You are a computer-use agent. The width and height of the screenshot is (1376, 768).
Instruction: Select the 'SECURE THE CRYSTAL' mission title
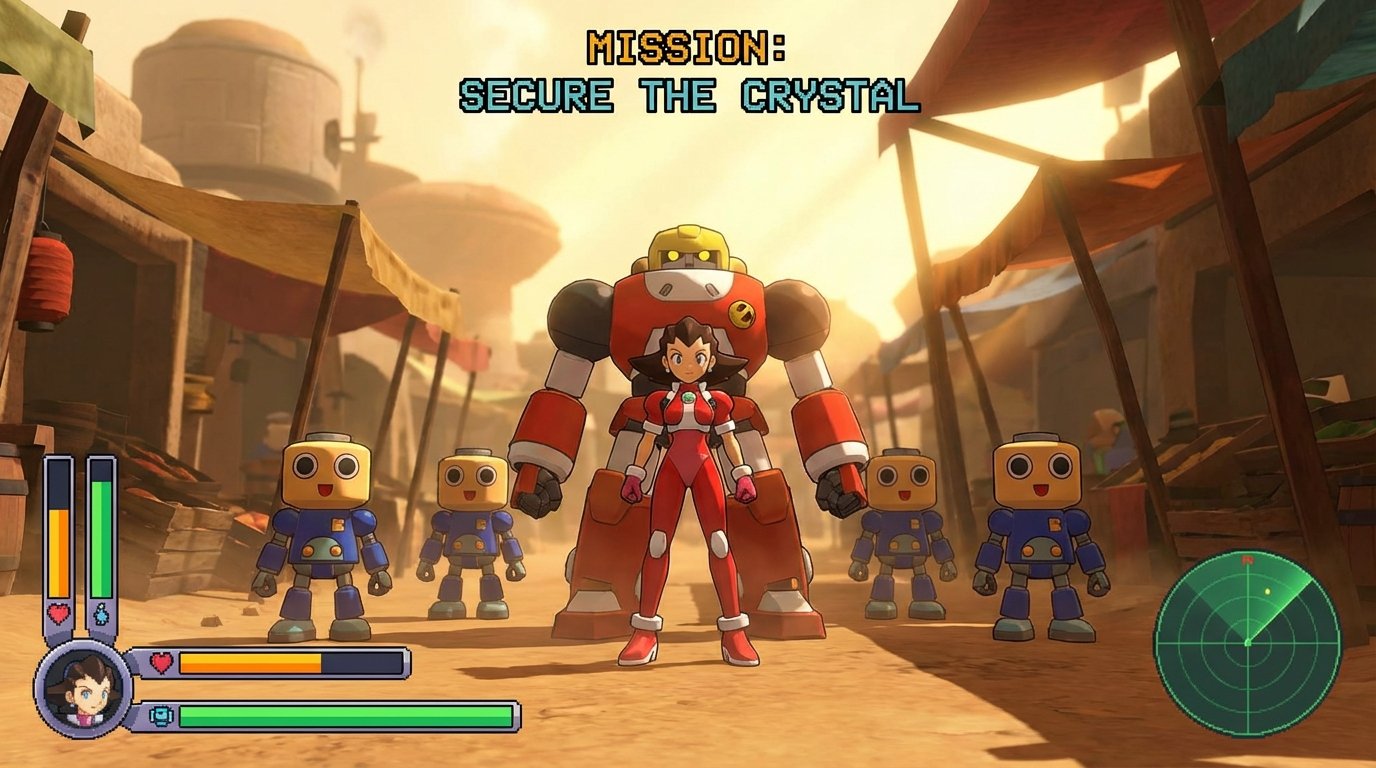[x=688, y=95]
